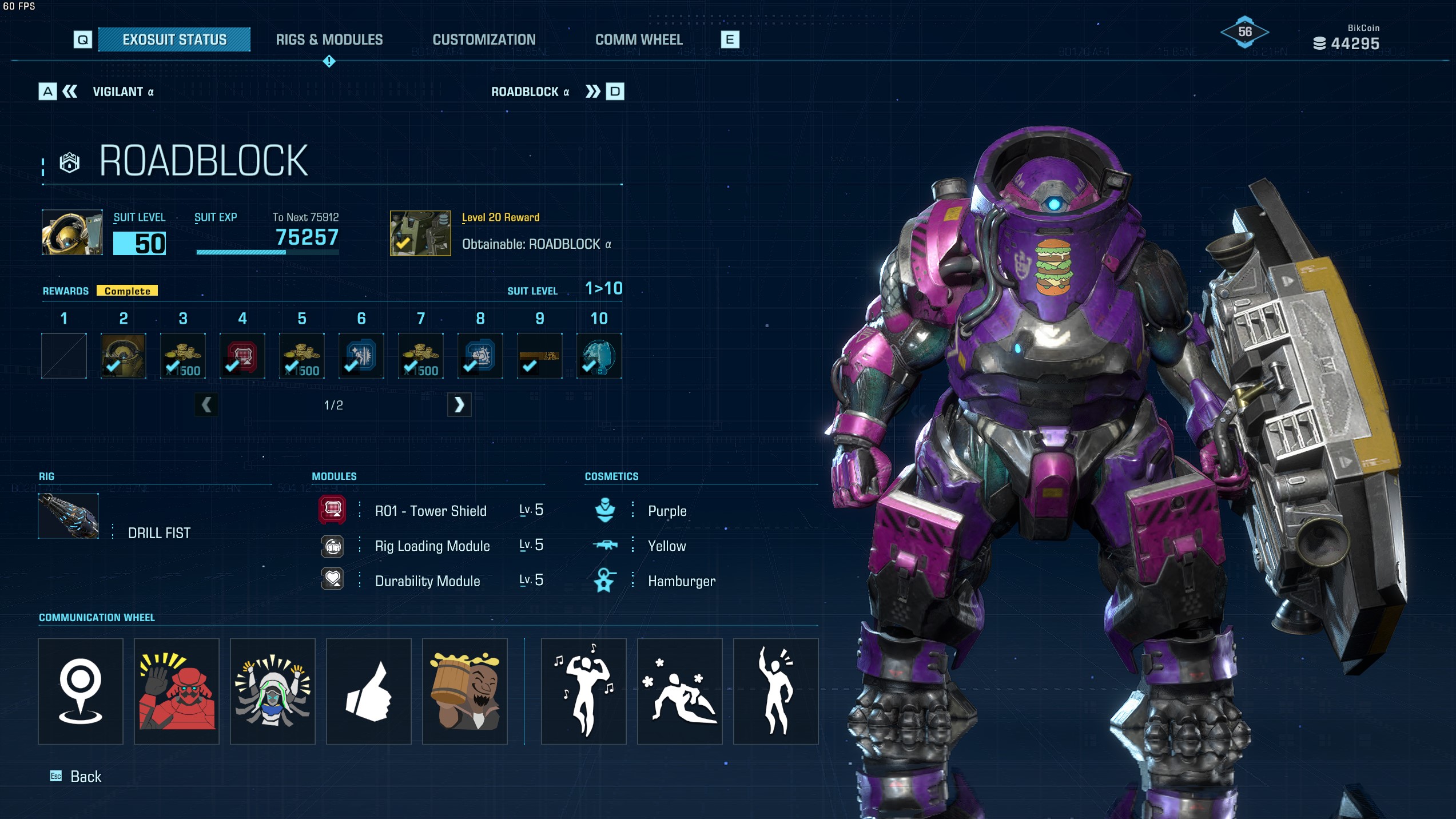The width and height of the screenshot is (1456, 819).
Task: Show the next rewards page
Action: click(459, 405)
